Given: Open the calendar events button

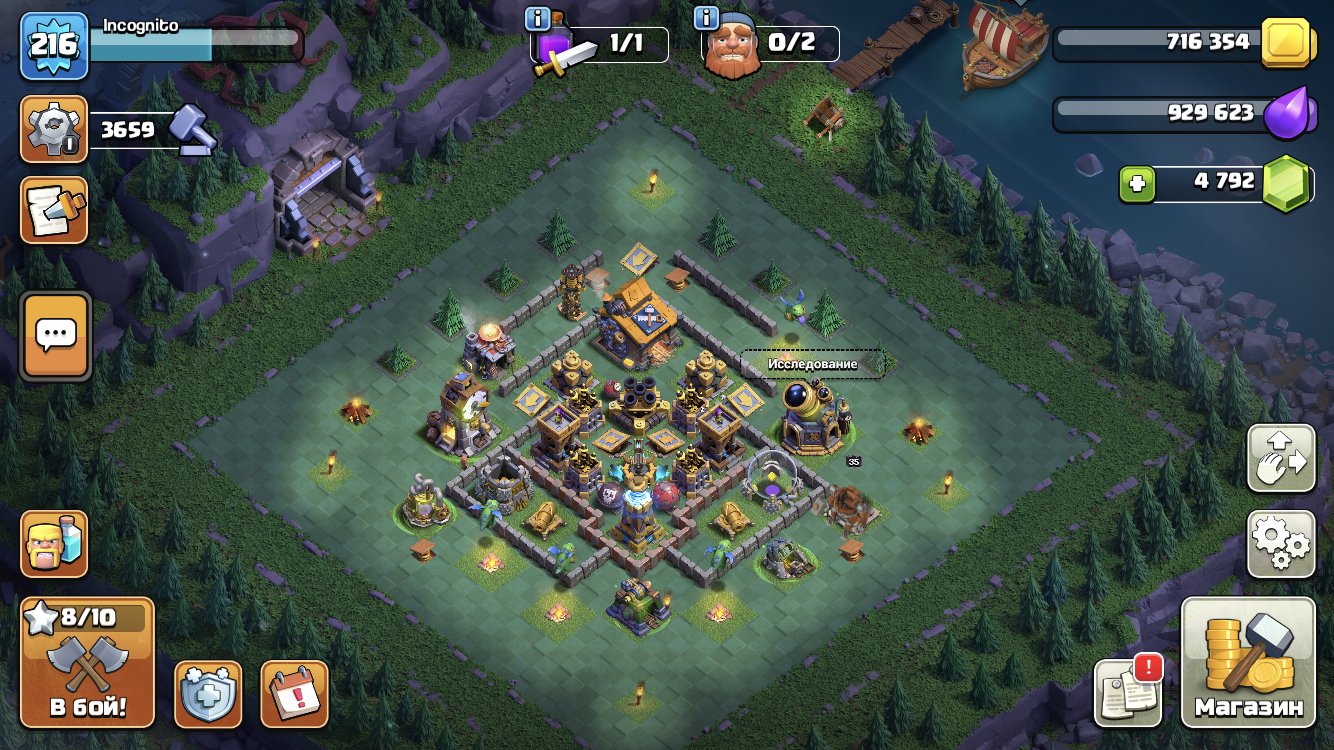Looking at the screenshot, I should tap(294, 693).
